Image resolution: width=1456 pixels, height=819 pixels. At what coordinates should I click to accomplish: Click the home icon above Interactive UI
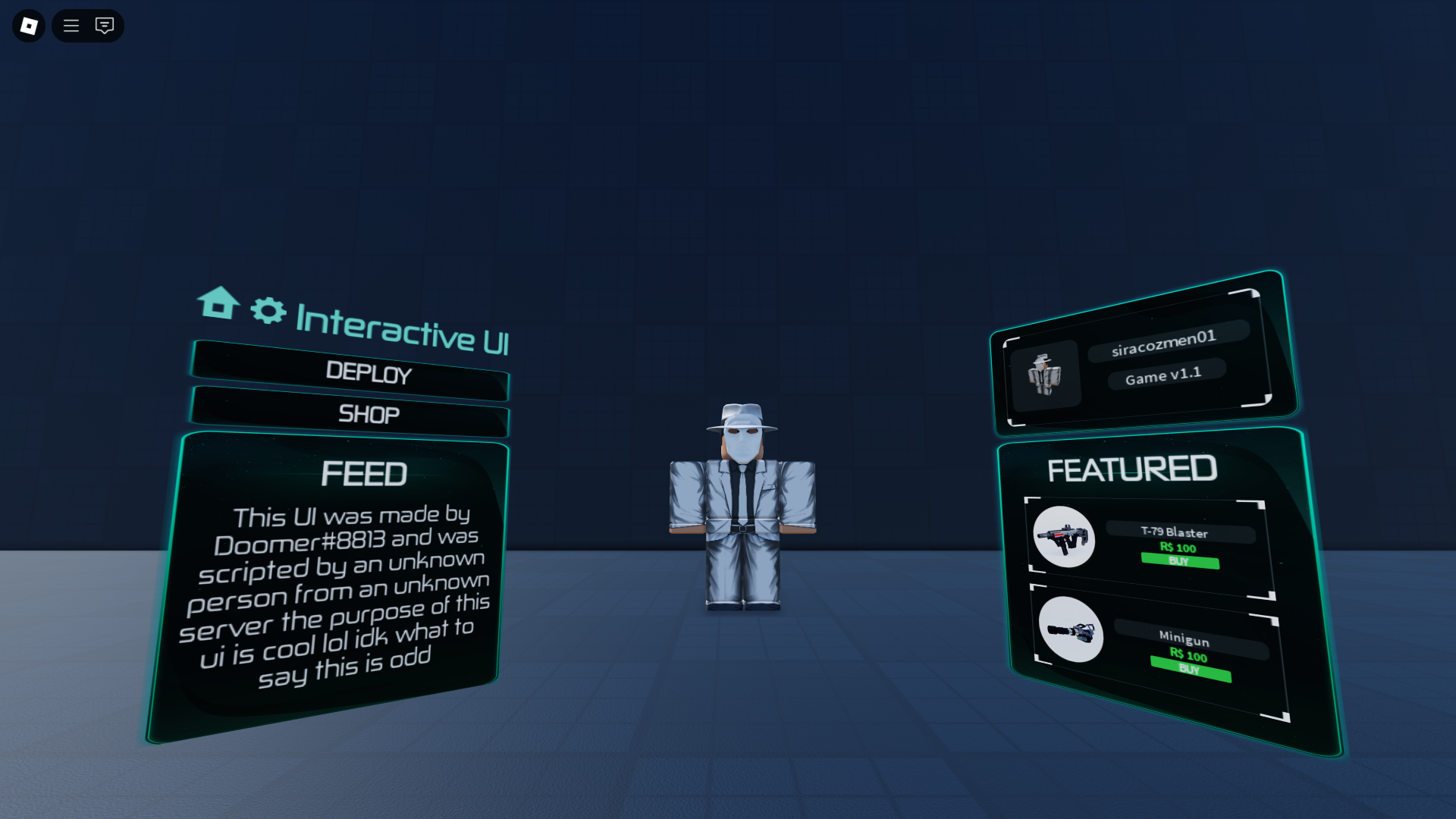218,306
